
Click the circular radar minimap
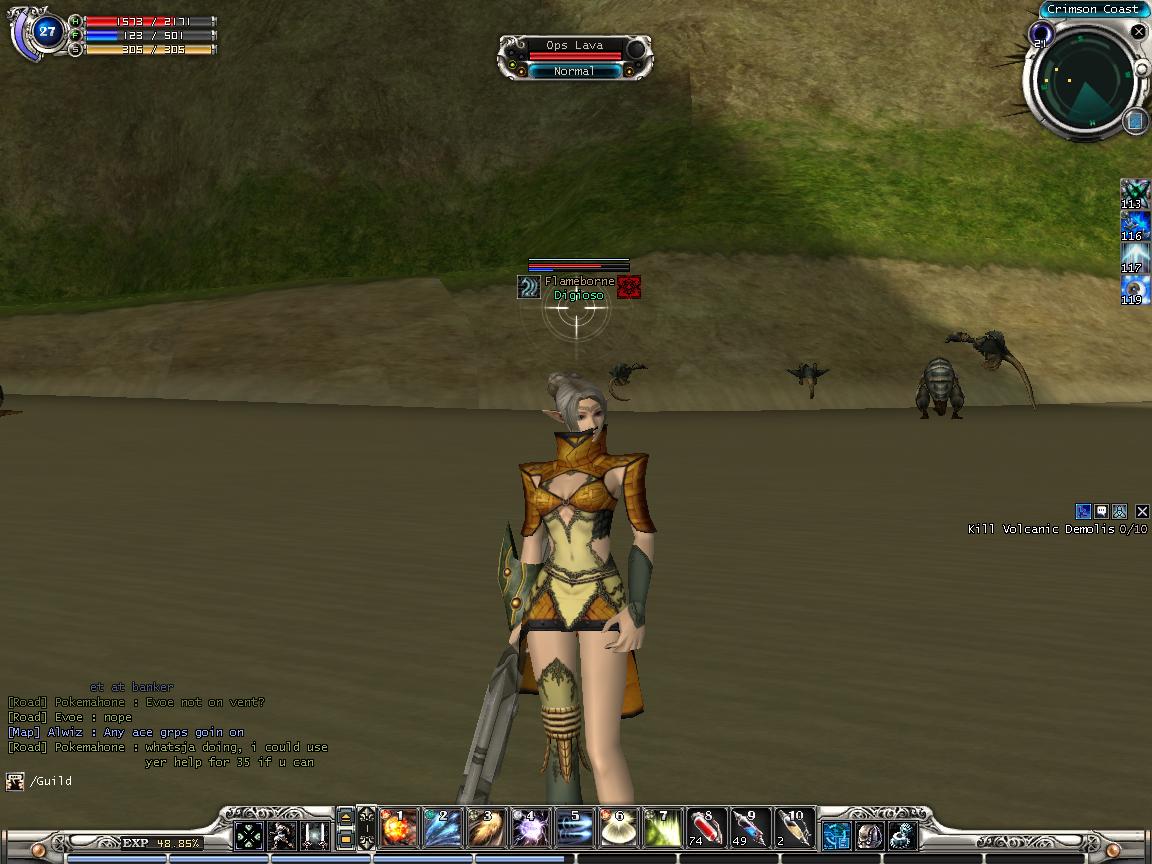(x=1083, y=78)
